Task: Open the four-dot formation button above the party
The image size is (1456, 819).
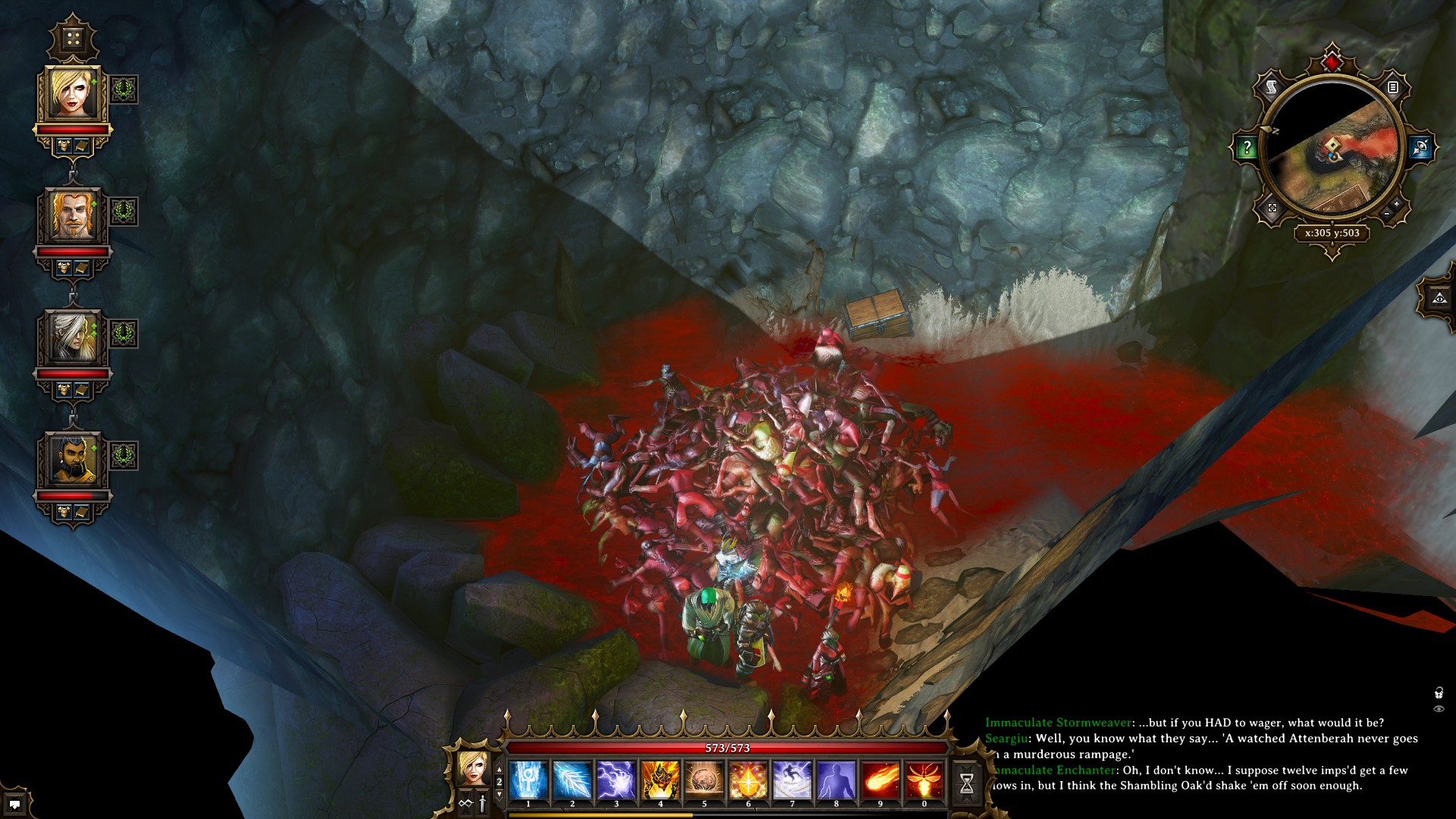Action: [73, 39]
